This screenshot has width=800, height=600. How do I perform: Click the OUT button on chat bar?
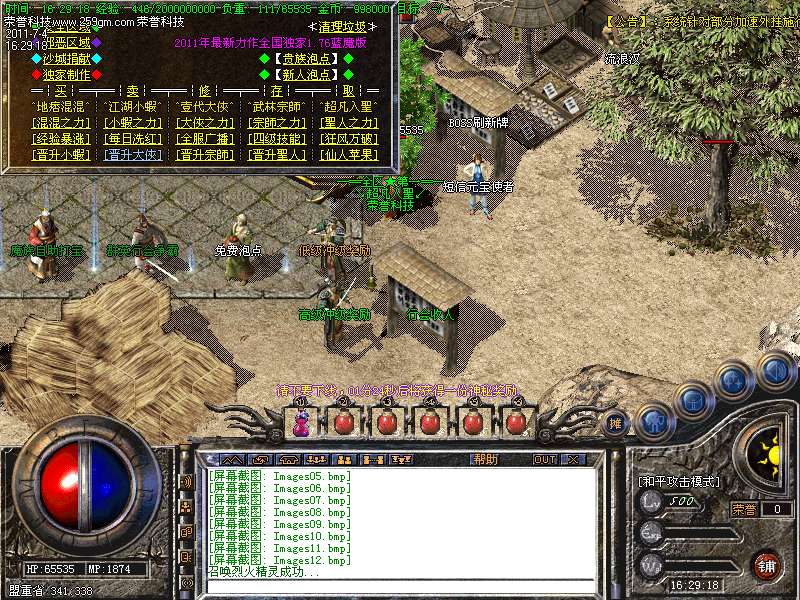544,460
